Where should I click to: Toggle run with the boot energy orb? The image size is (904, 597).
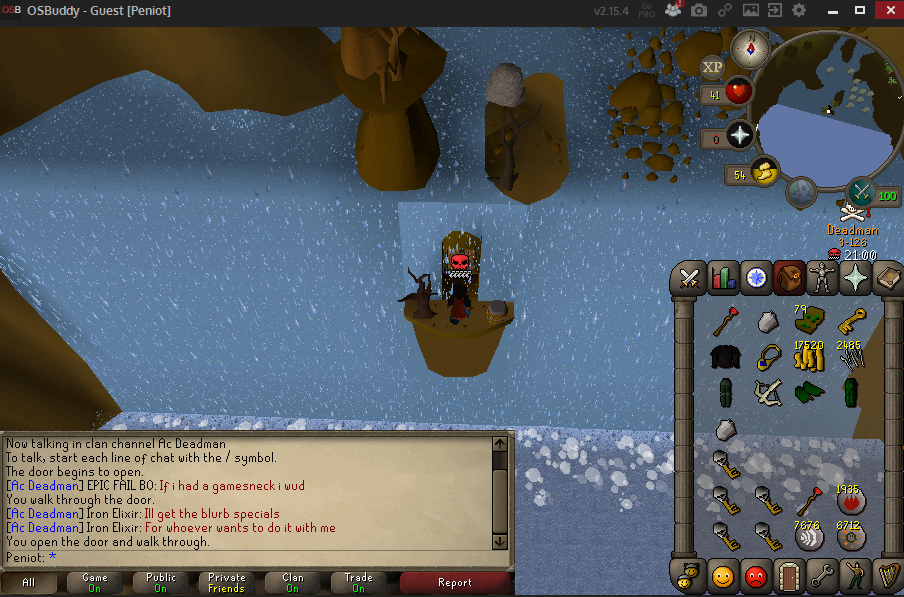762,172
